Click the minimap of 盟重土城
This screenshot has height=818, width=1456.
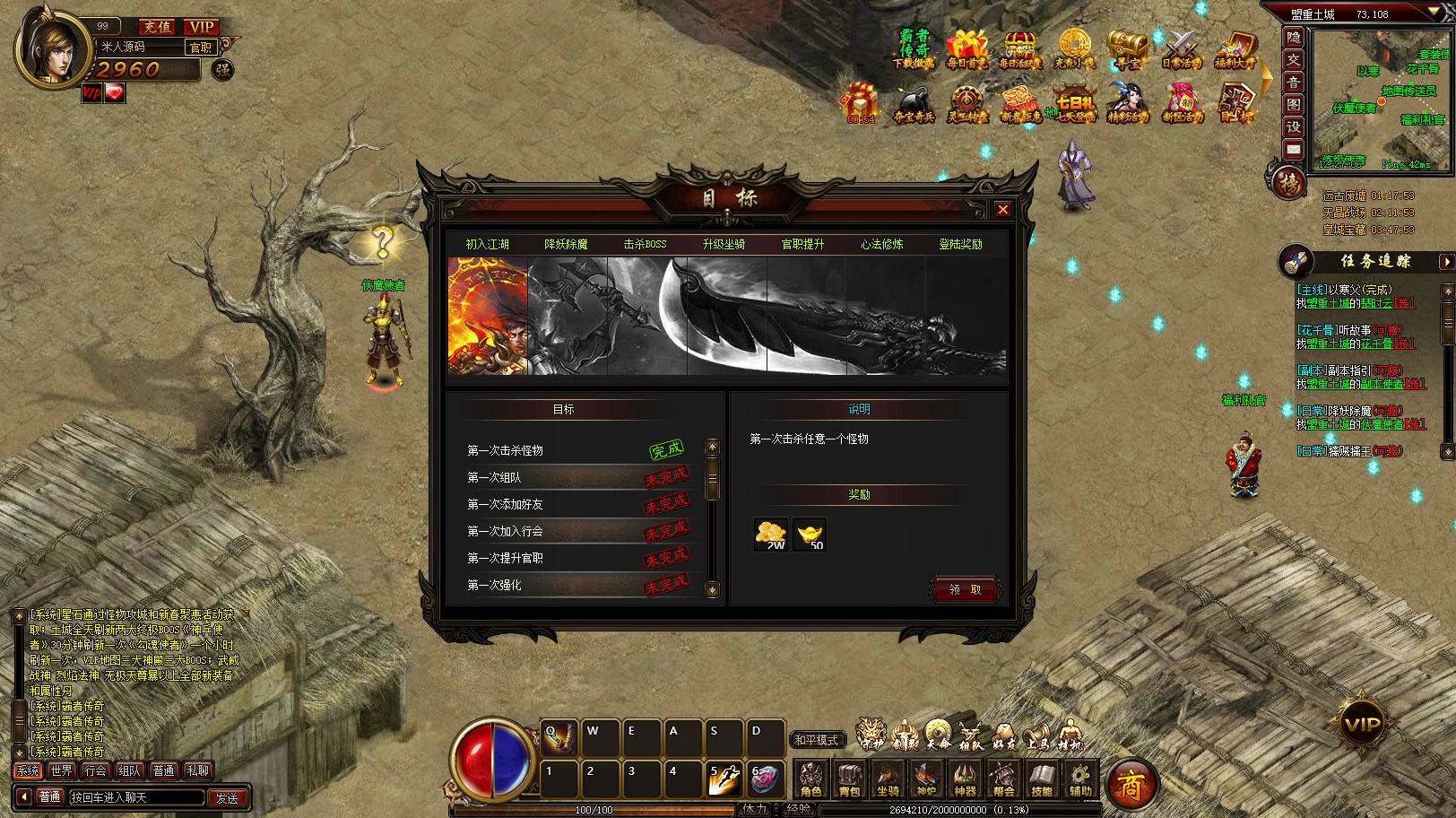click(x=1378, y=99)
